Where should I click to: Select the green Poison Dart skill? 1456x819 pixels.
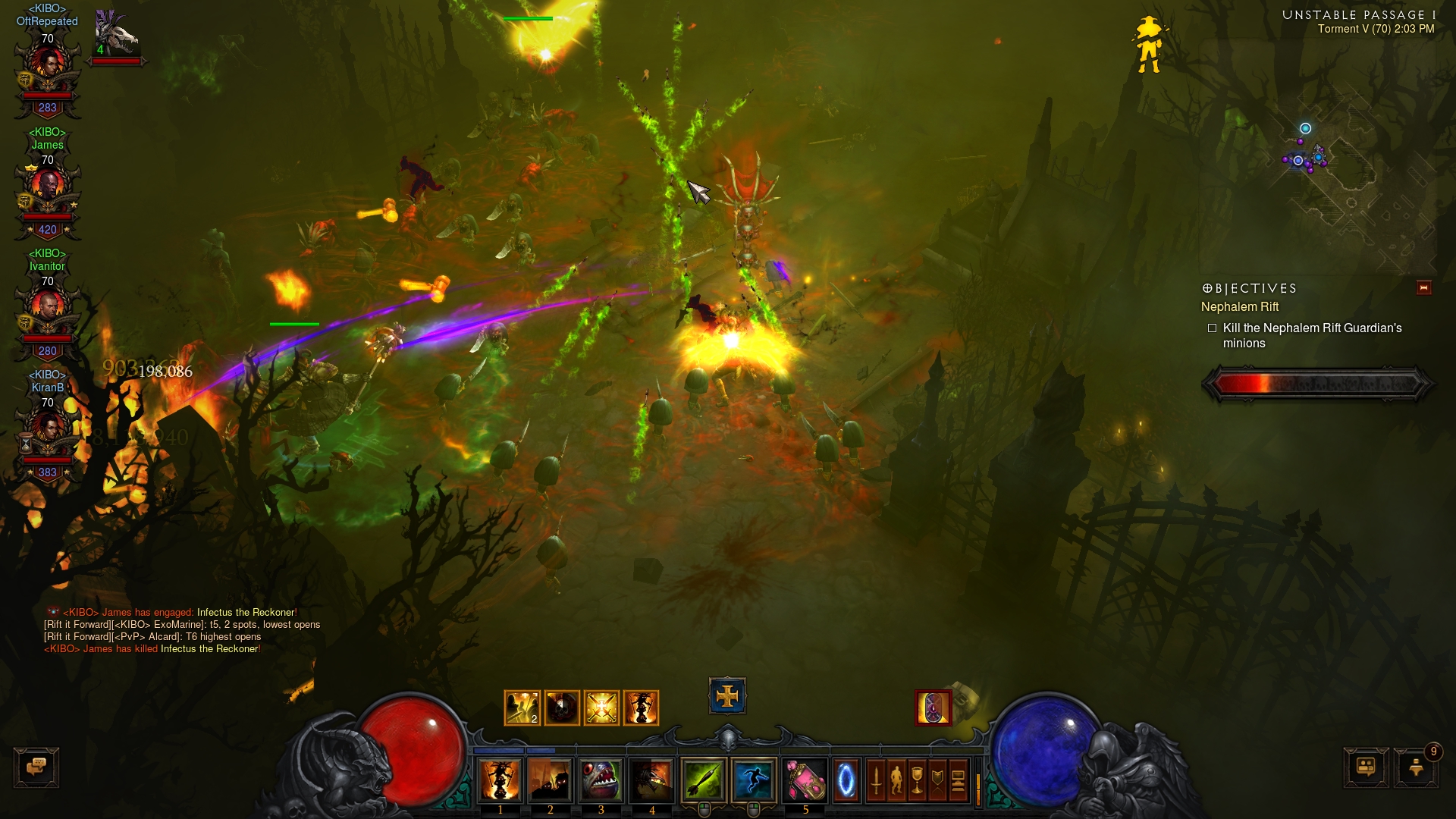point(704,780)
